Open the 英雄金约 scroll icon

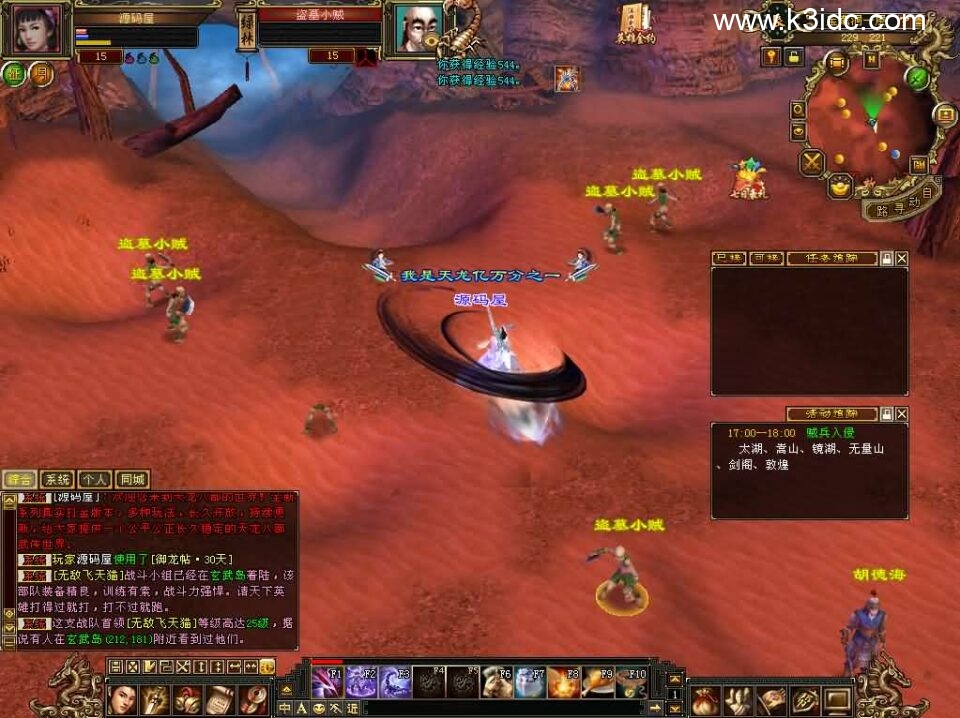(635, 22)
